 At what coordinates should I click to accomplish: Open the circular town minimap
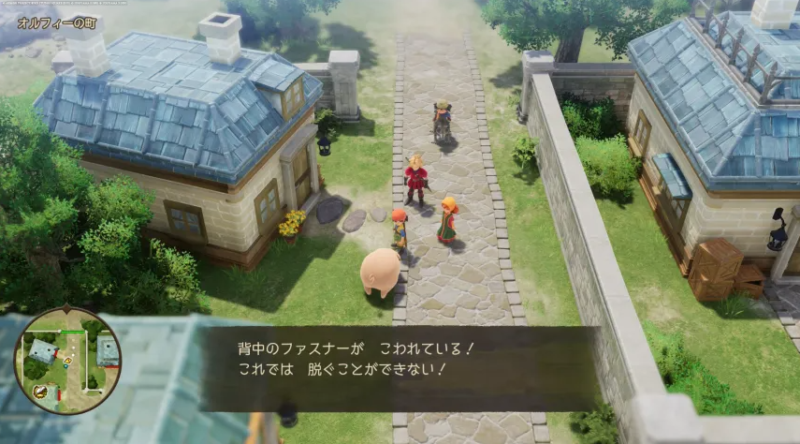pyautogui.click(x=67, y=360)
